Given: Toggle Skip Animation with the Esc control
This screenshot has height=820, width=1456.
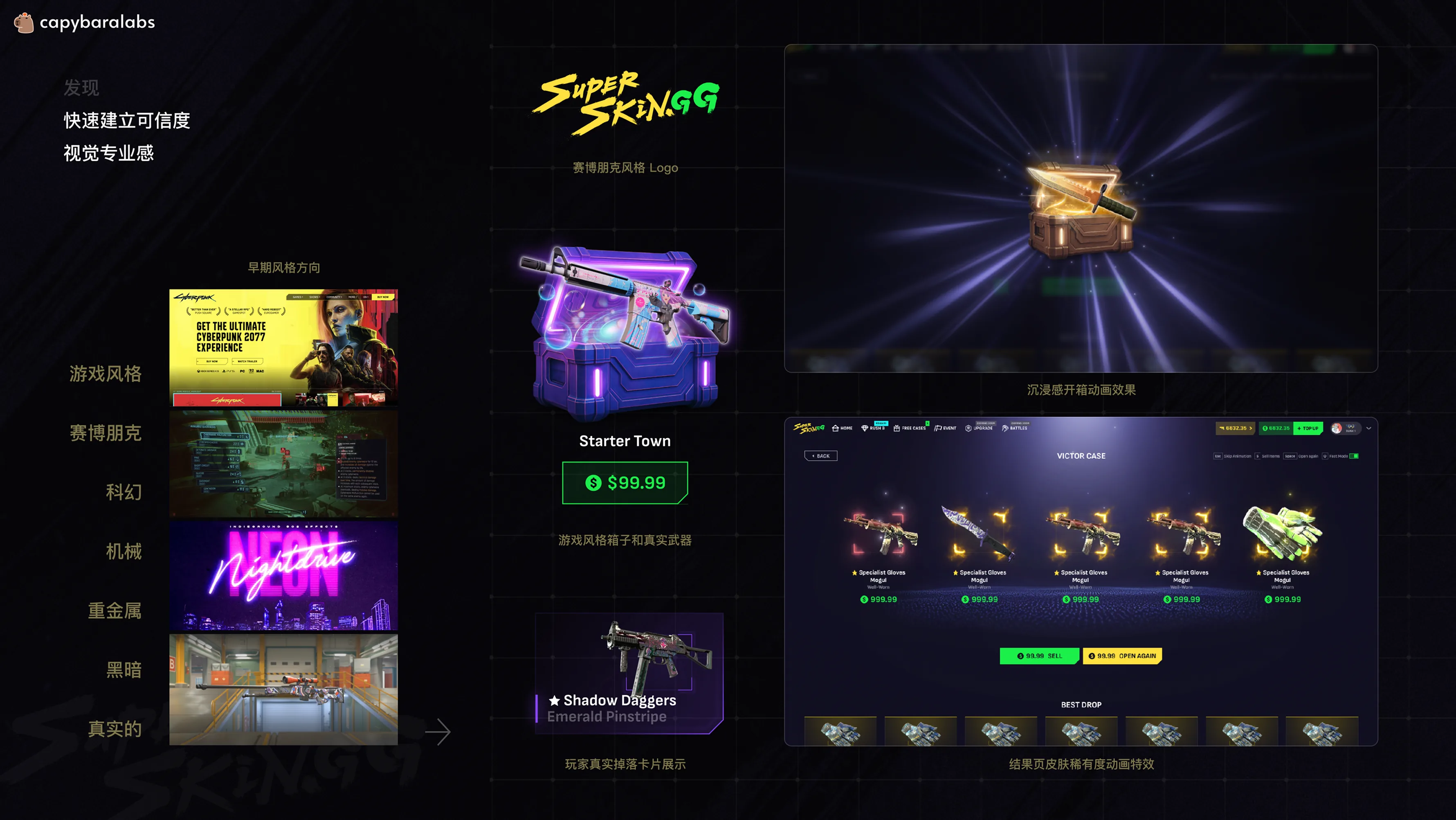Looking at the screenshot, I should pyautogui.click(x=1218, y=456).
